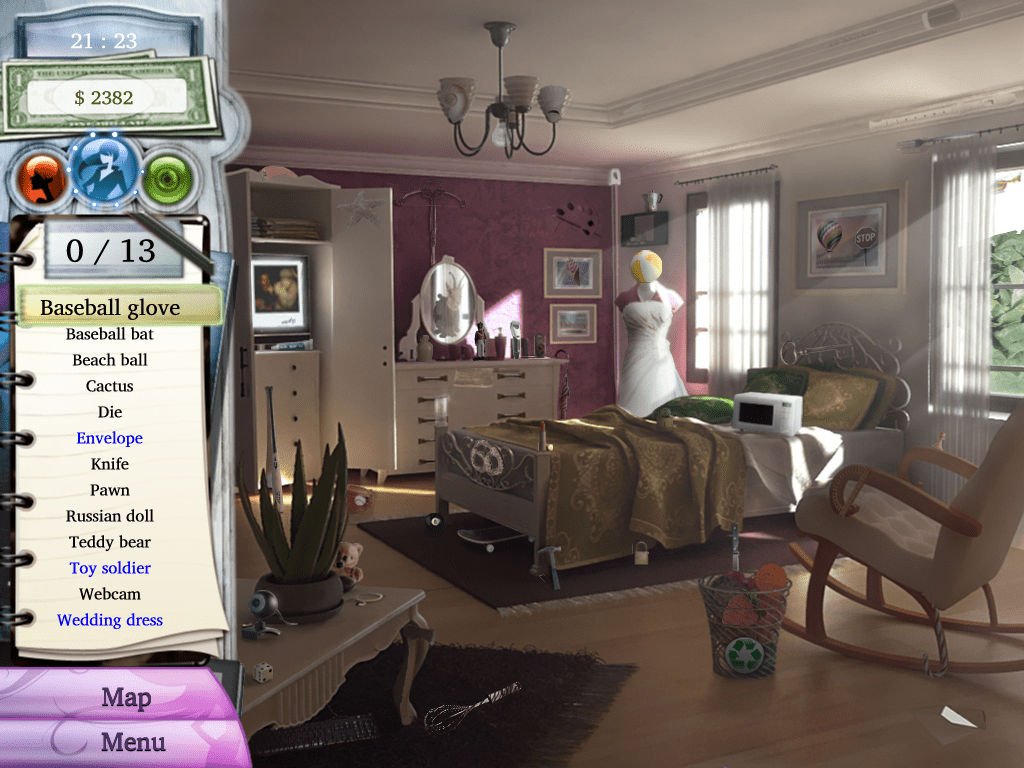
Task: Open the Map
Action: click(125, 697)
